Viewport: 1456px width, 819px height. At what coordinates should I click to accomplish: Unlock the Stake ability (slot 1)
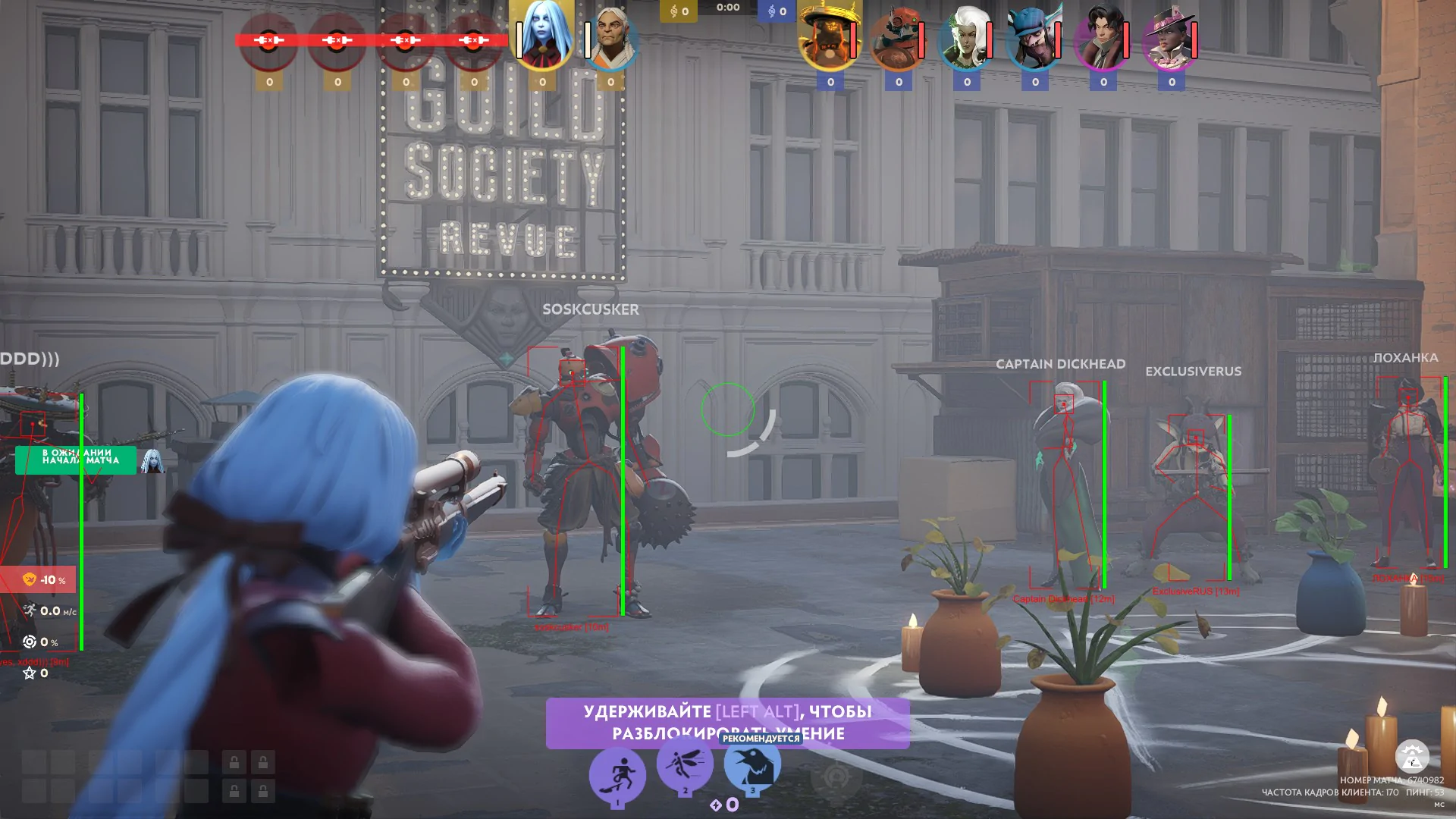click(617, 775)
